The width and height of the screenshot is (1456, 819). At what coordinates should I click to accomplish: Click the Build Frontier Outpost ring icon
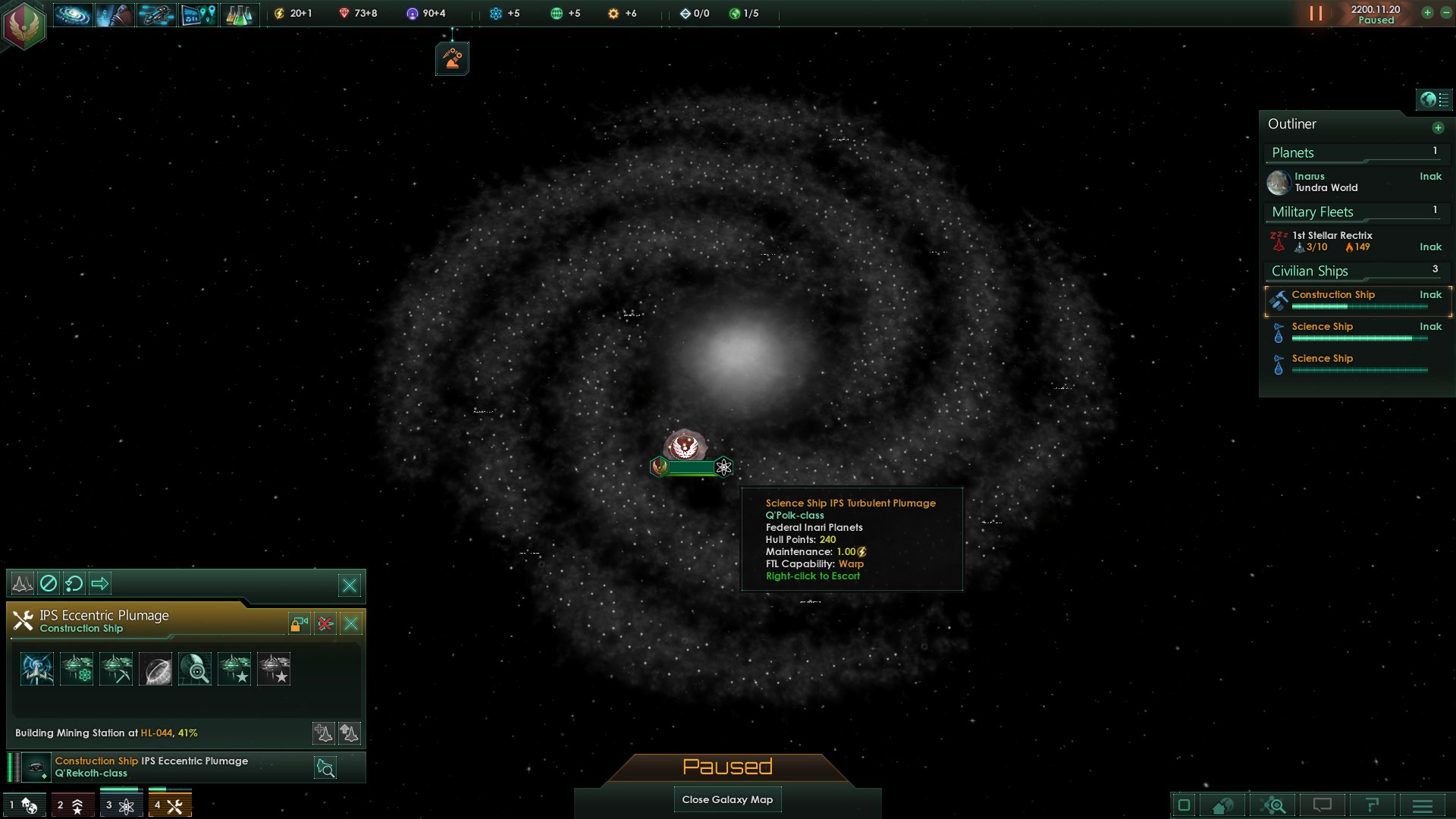[155, 668]
